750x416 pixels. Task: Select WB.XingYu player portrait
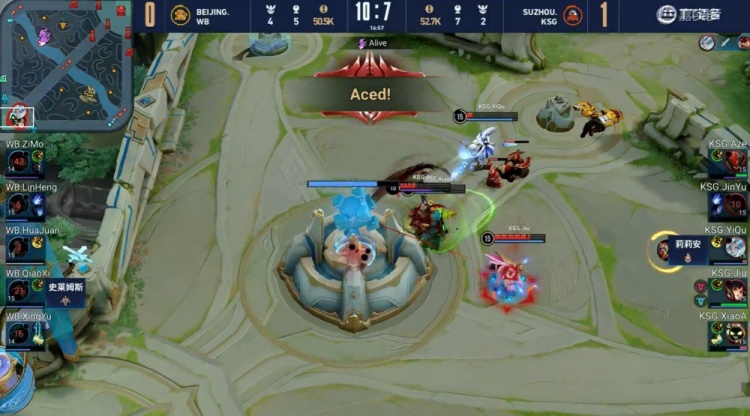pos(20,334)
